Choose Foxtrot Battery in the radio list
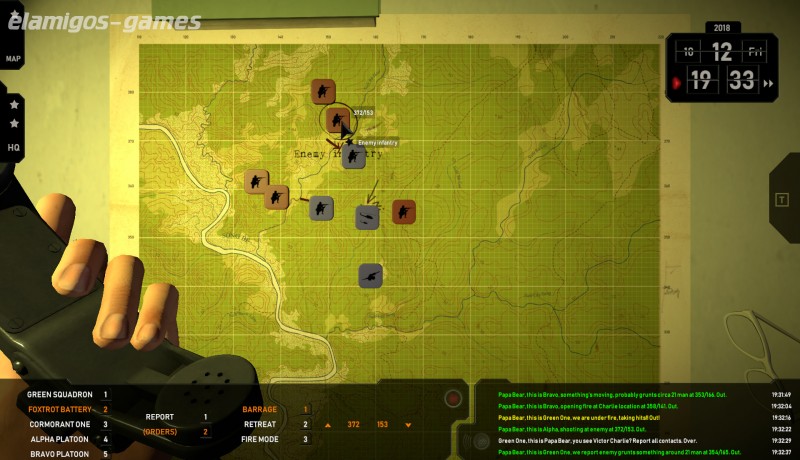Screen dimensions: 800x460 [60, 409]
